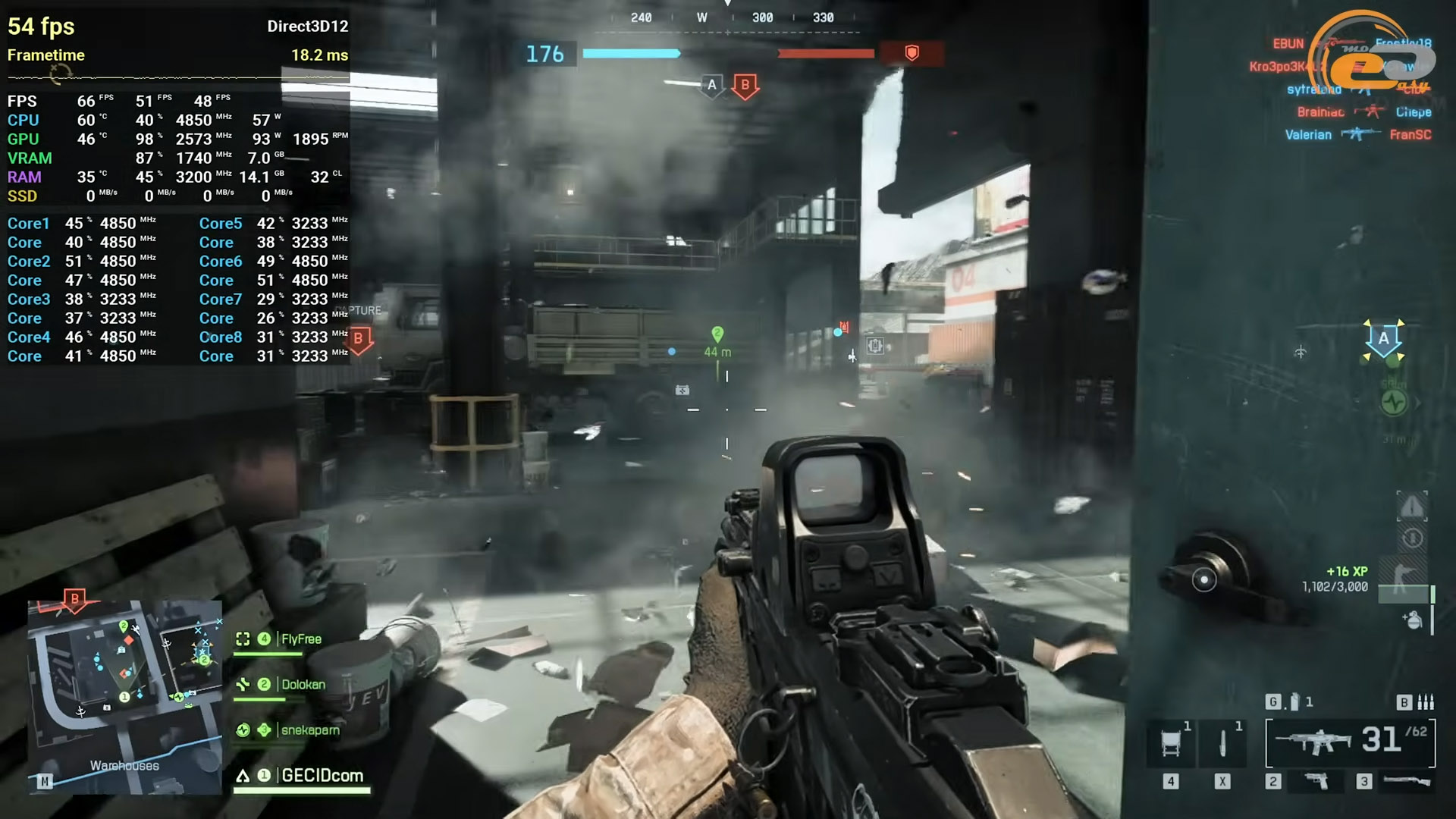Select GECIDcom in the squad list
This screenshot has width=1456, height=819.
322,776
